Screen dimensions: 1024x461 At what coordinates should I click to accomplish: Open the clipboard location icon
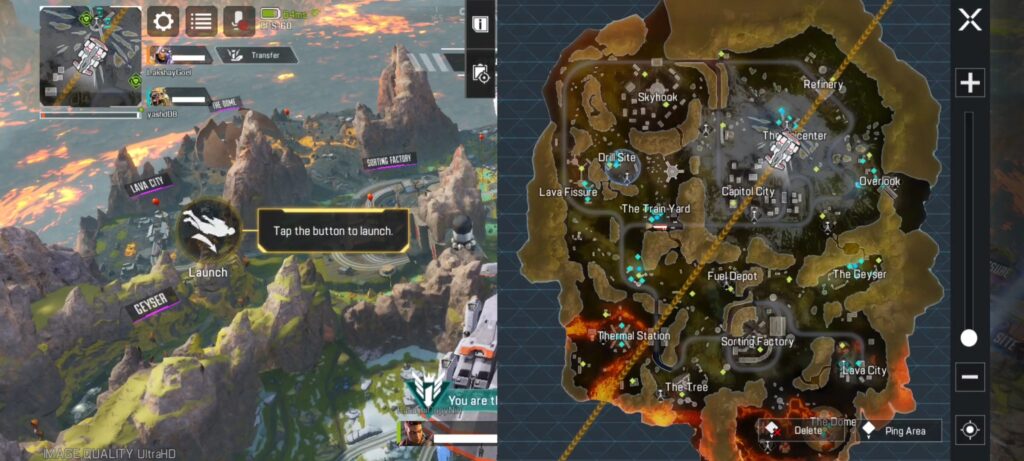tap(481, 73)
